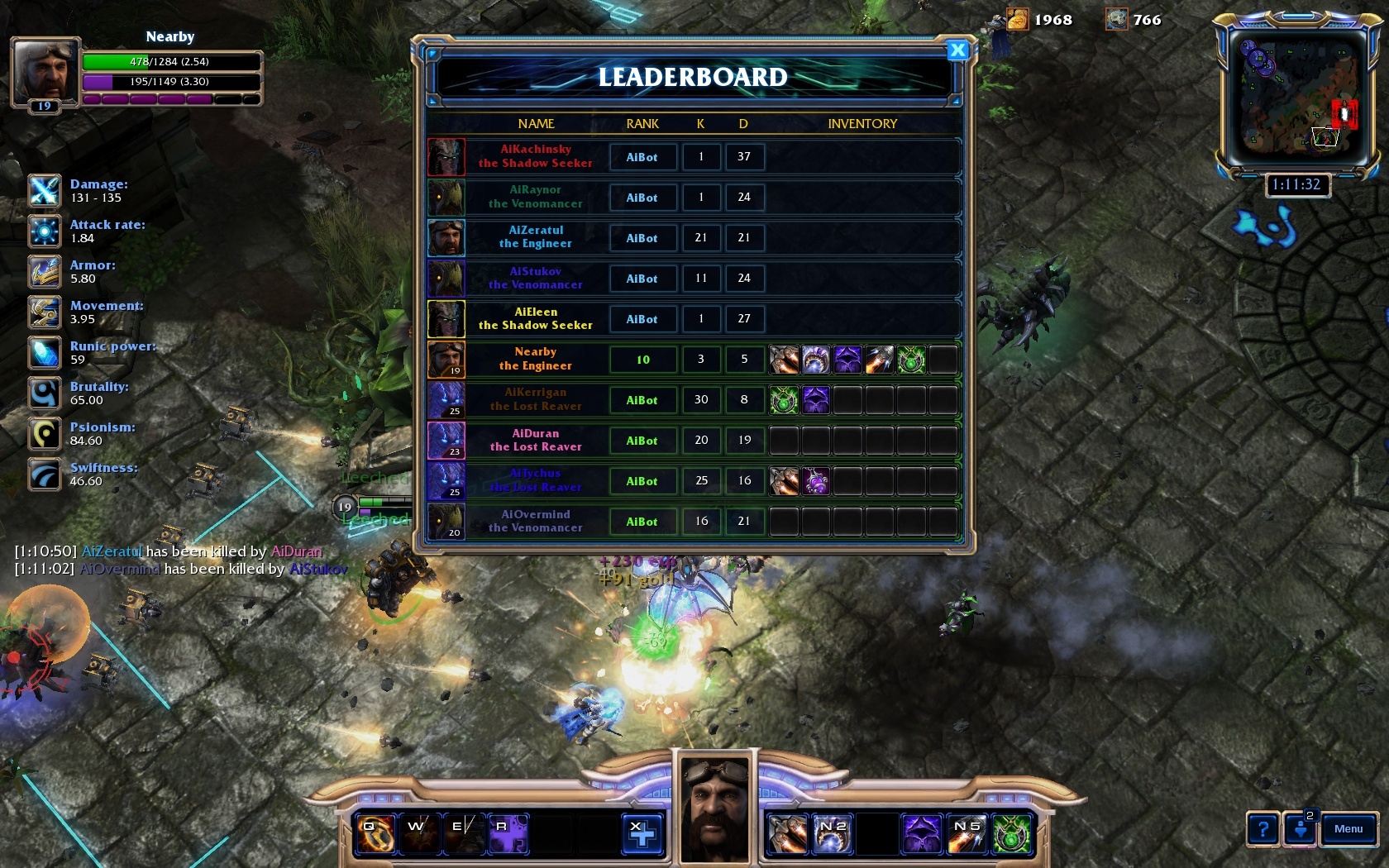Activate the R ultimate ability
Image resolution: width=1389 pixels, height=868 pixels.
pos(507,833)
